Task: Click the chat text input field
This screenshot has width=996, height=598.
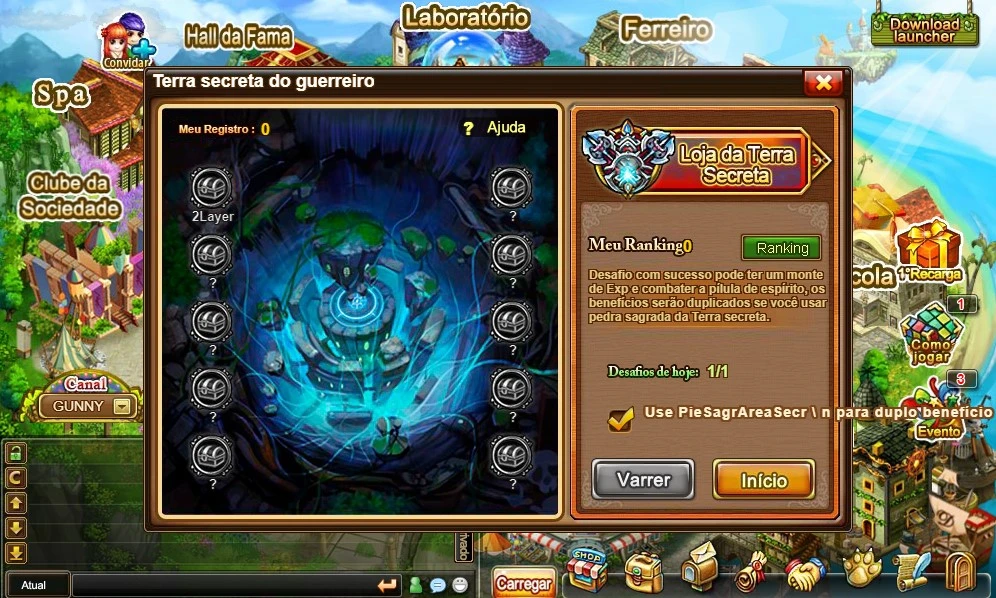Action: tap(220, 585)
